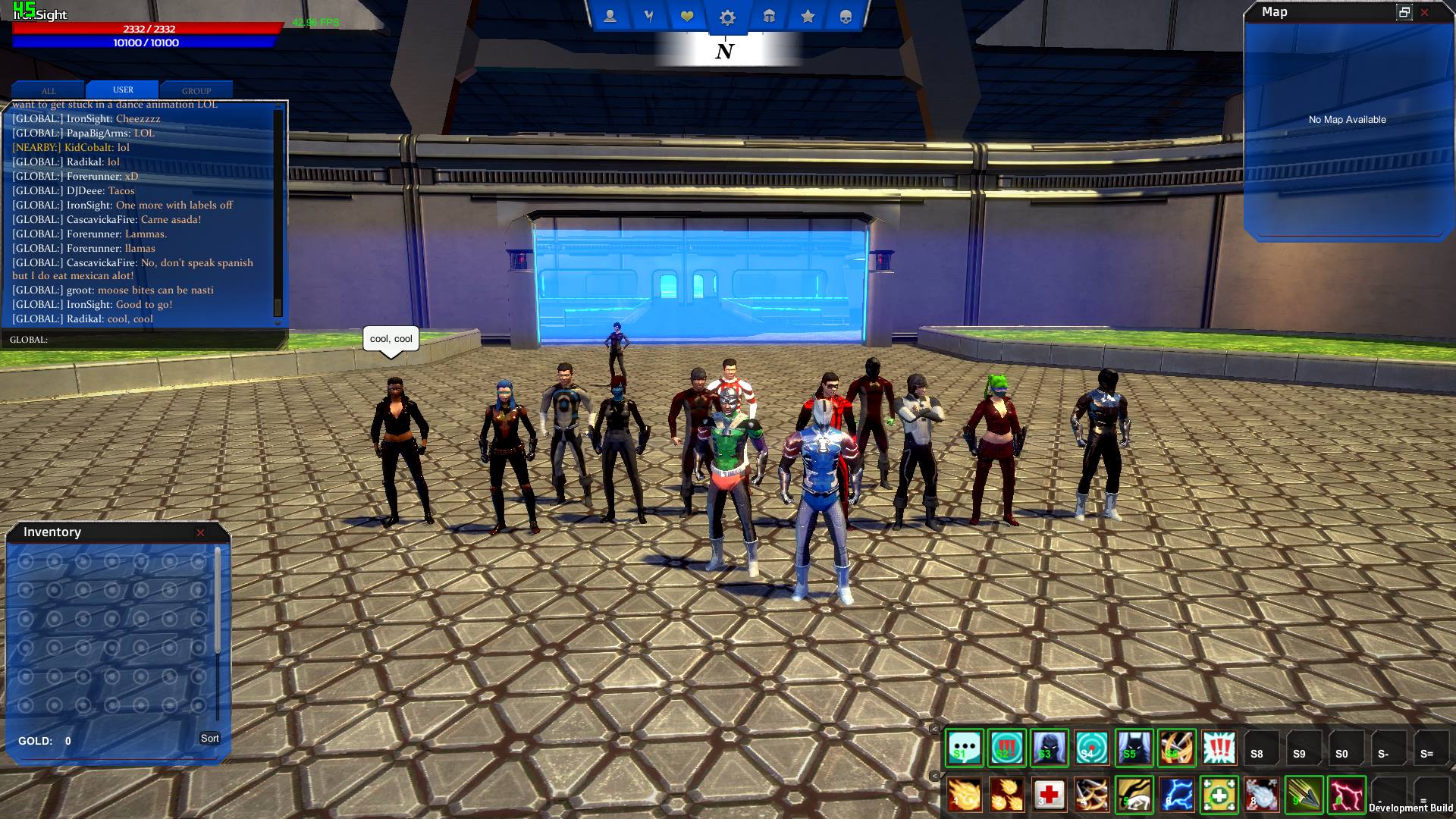Open the character info person icon
The height and width of the screenshot is (819, 1456).
tap(610, 15)
